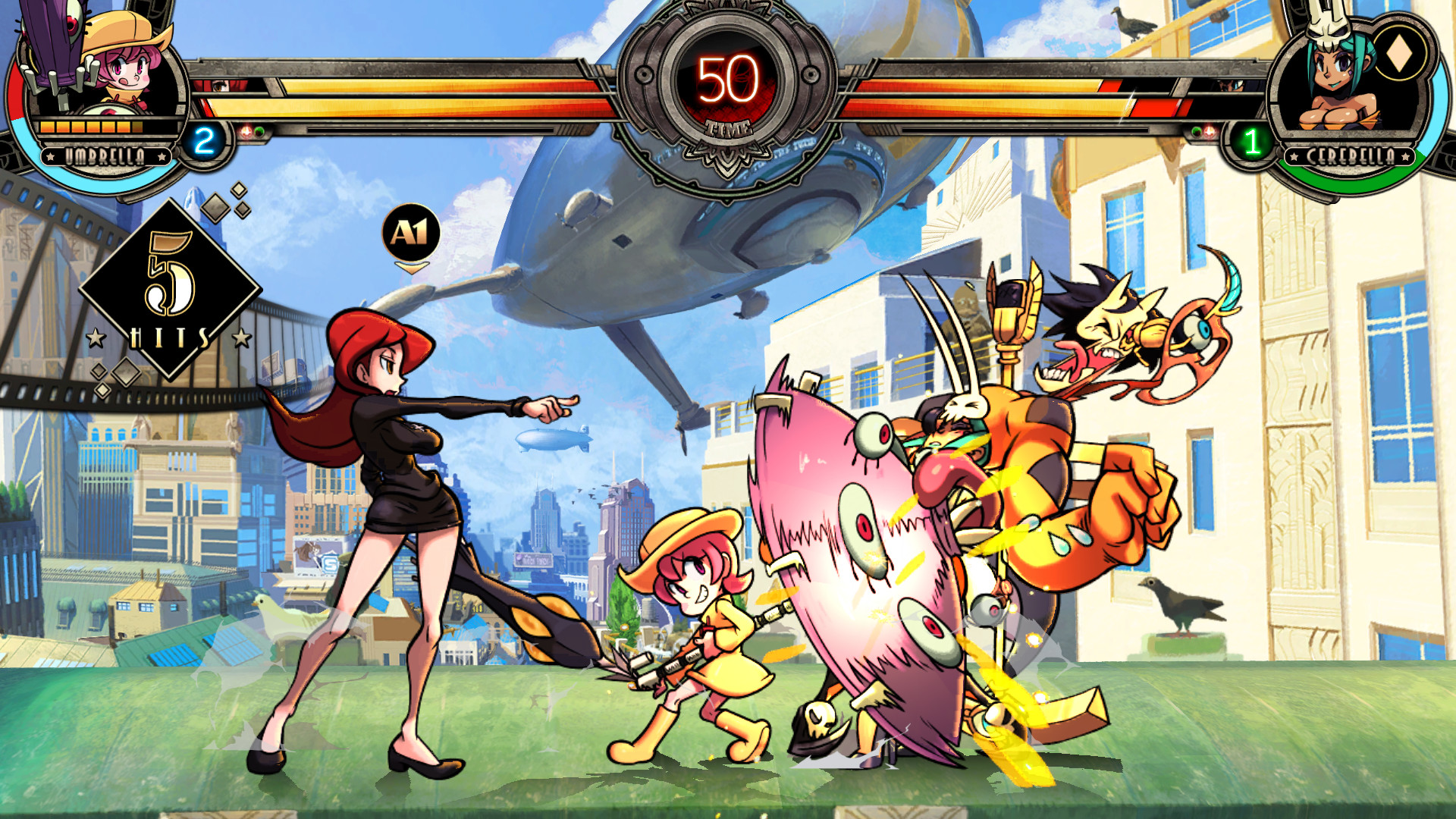Click the green round-win counter showing 1
This screenshot has height=819, width=1456.
pyautogui.click(x=1254, y=139)
